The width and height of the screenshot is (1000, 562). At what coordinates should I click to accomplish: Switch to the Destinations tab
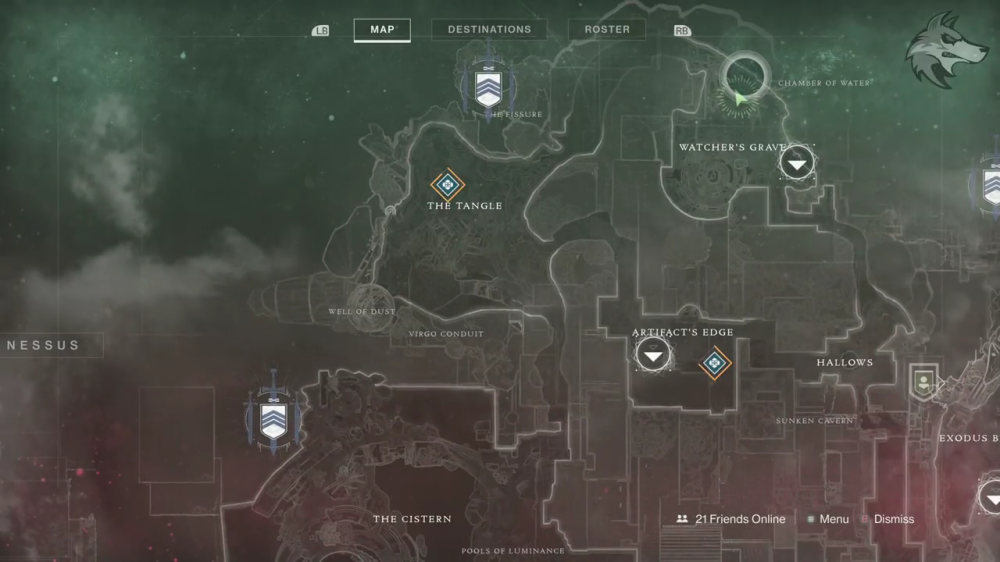[489, 30]
